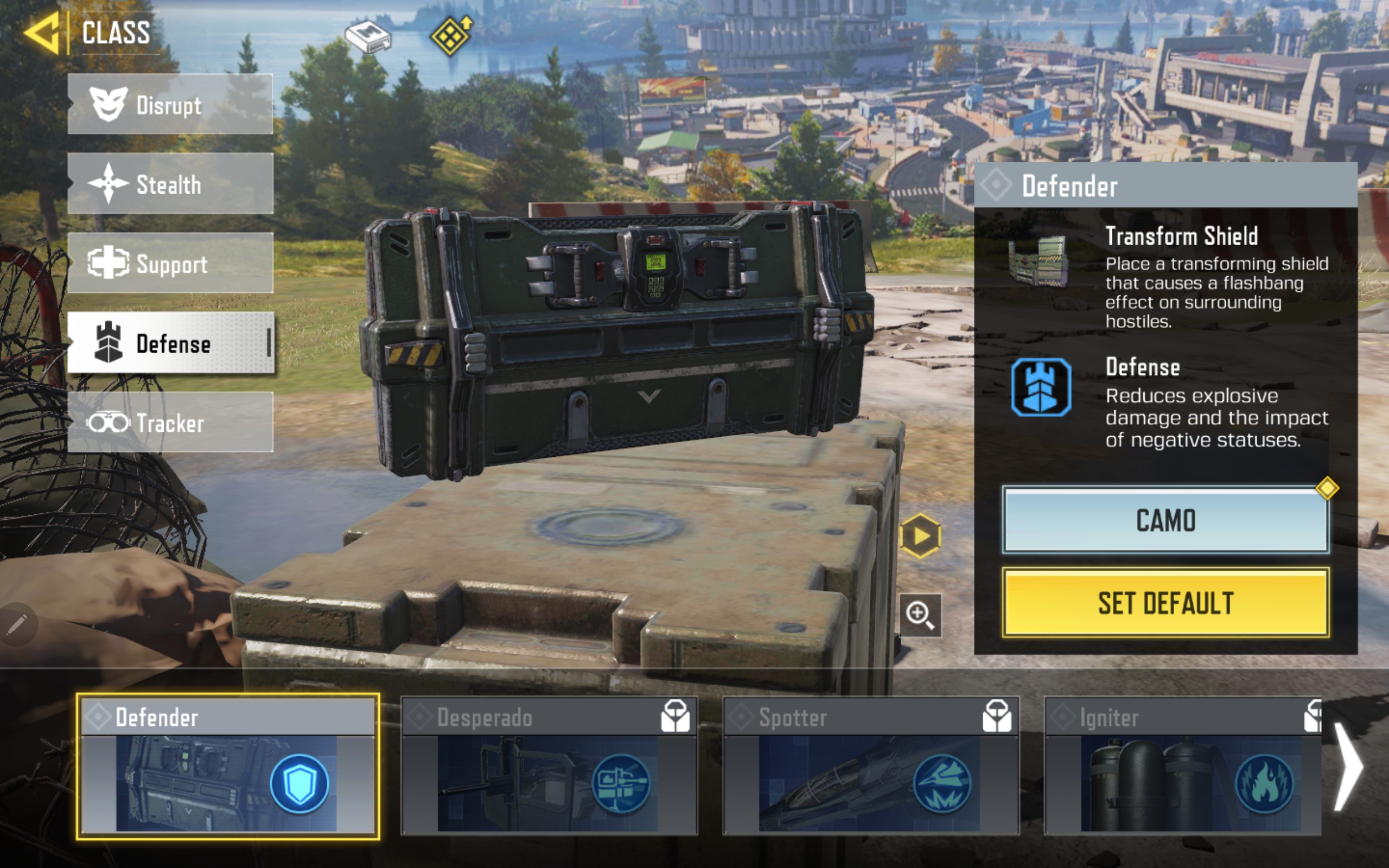This screenshot has width=1389, height=868.
Task: Click SET DEFAULT for Defender
Action: click(1165, 603)
